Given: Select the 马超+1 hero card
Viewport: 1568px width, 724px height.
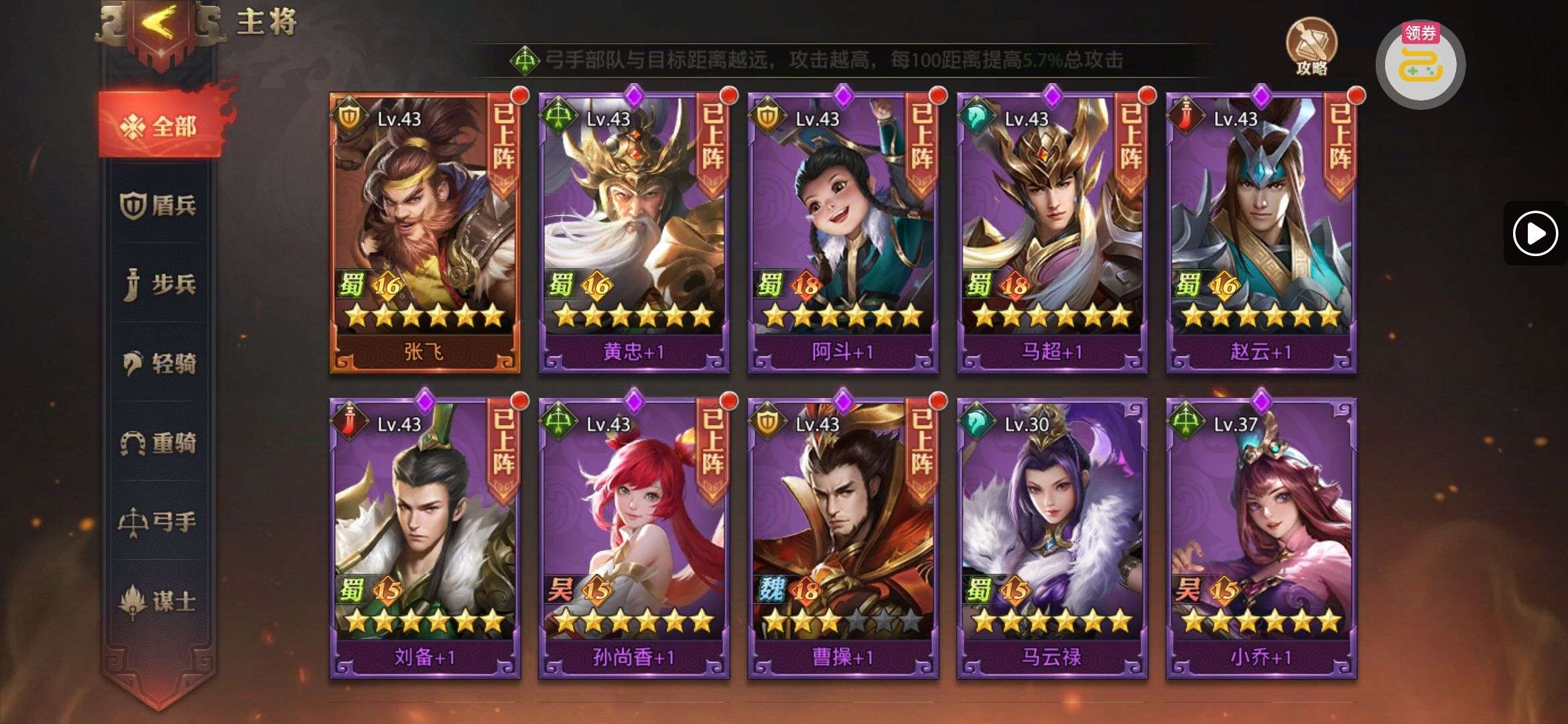Looking at the screenshot, I should (1052, 231).
